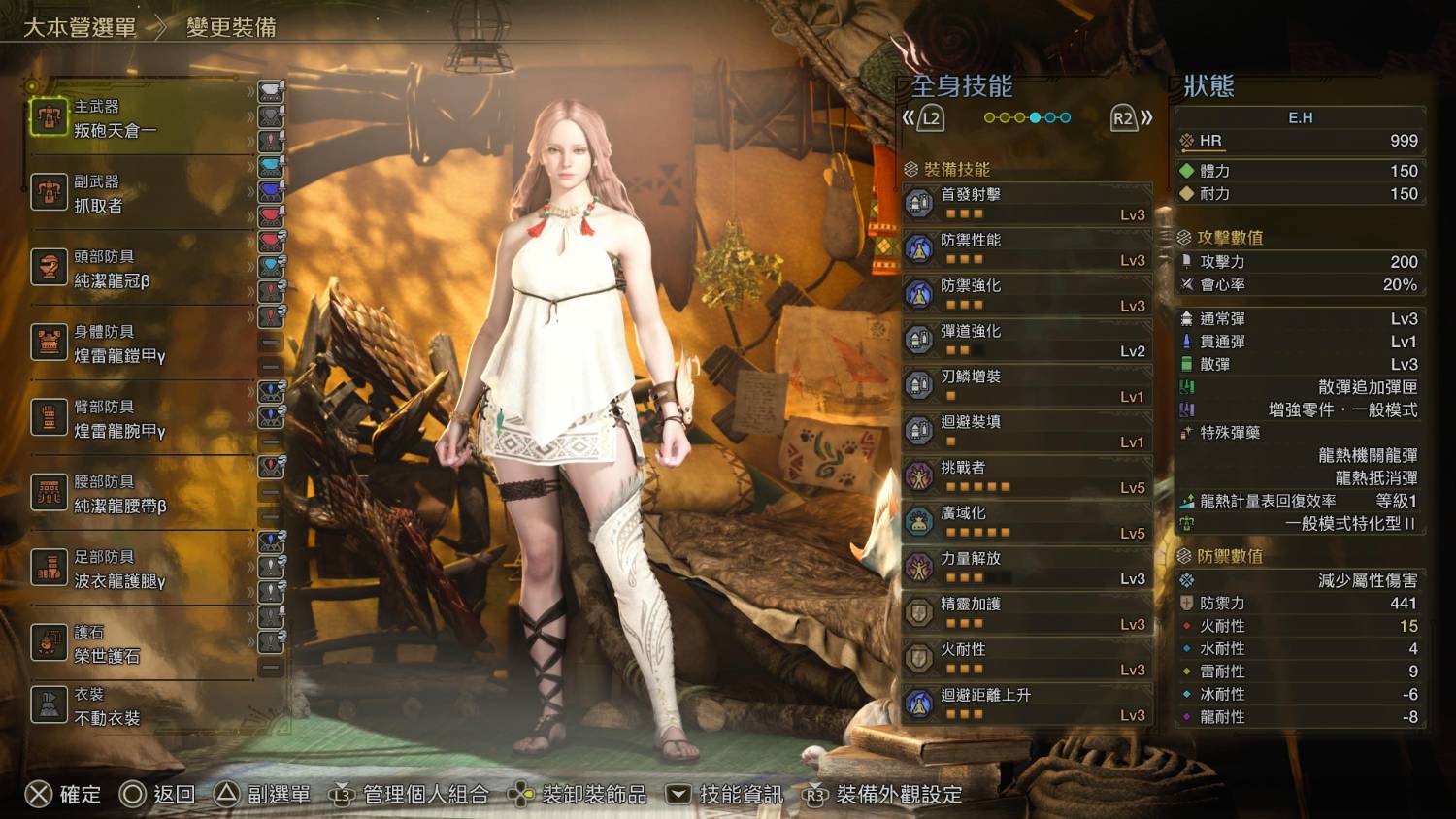Screen dimensions: 1456x819
Task: Select the 刃鱗增裝 skill row
Action: [1027, 385]
